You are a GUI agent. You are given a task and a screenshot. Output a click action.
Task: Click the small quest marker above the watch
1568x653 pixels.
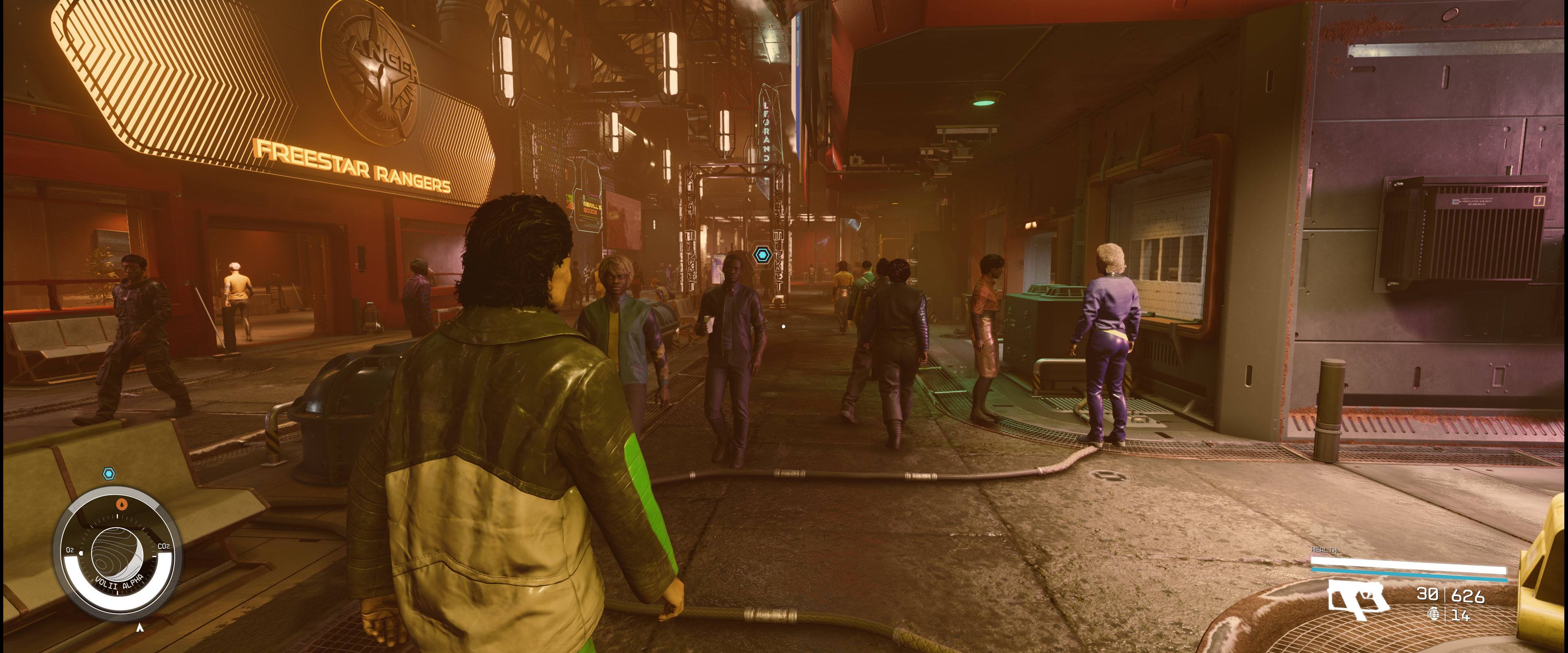109,473
